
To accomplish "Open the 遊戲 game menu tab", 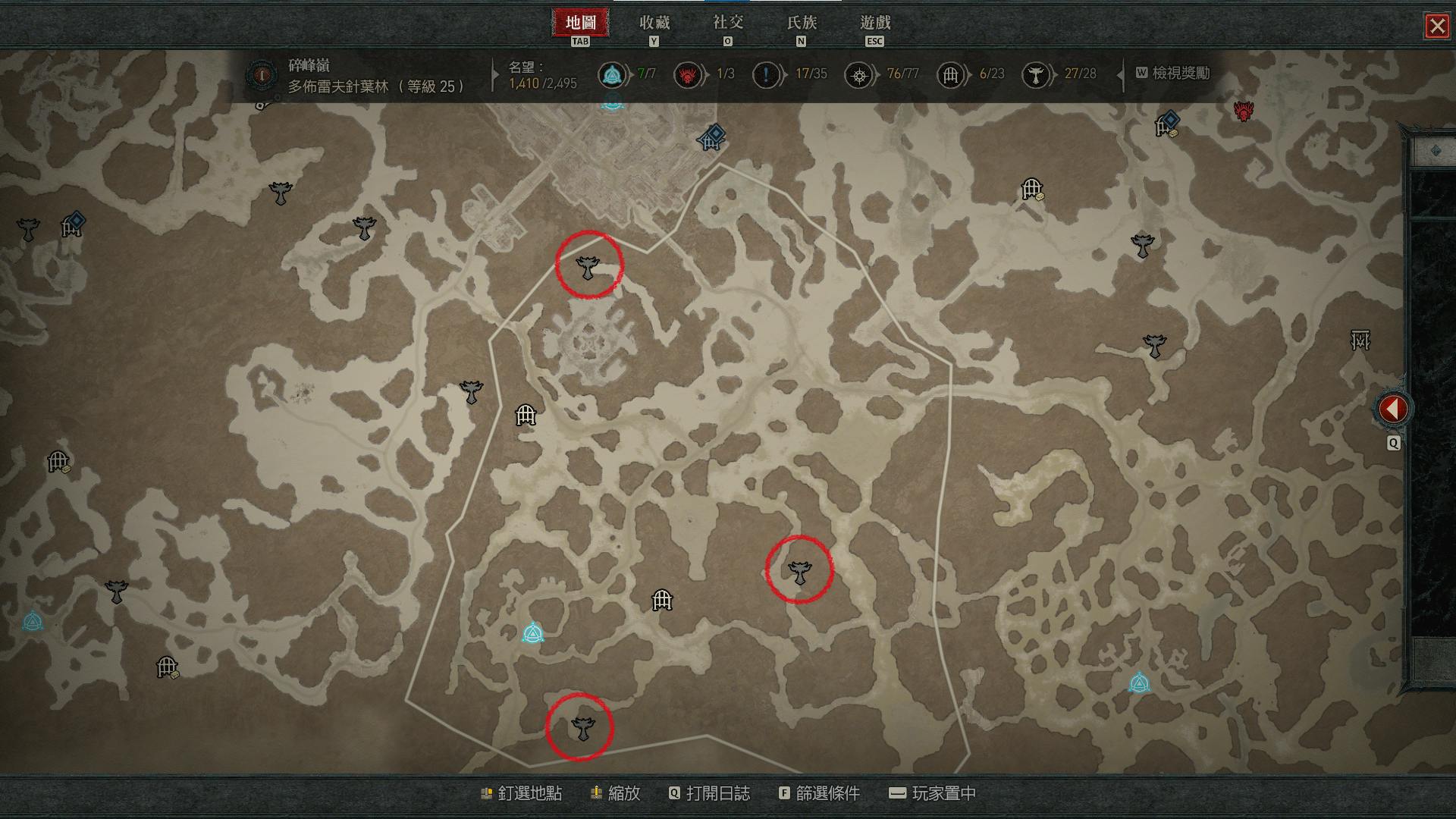I will point(874,24).
